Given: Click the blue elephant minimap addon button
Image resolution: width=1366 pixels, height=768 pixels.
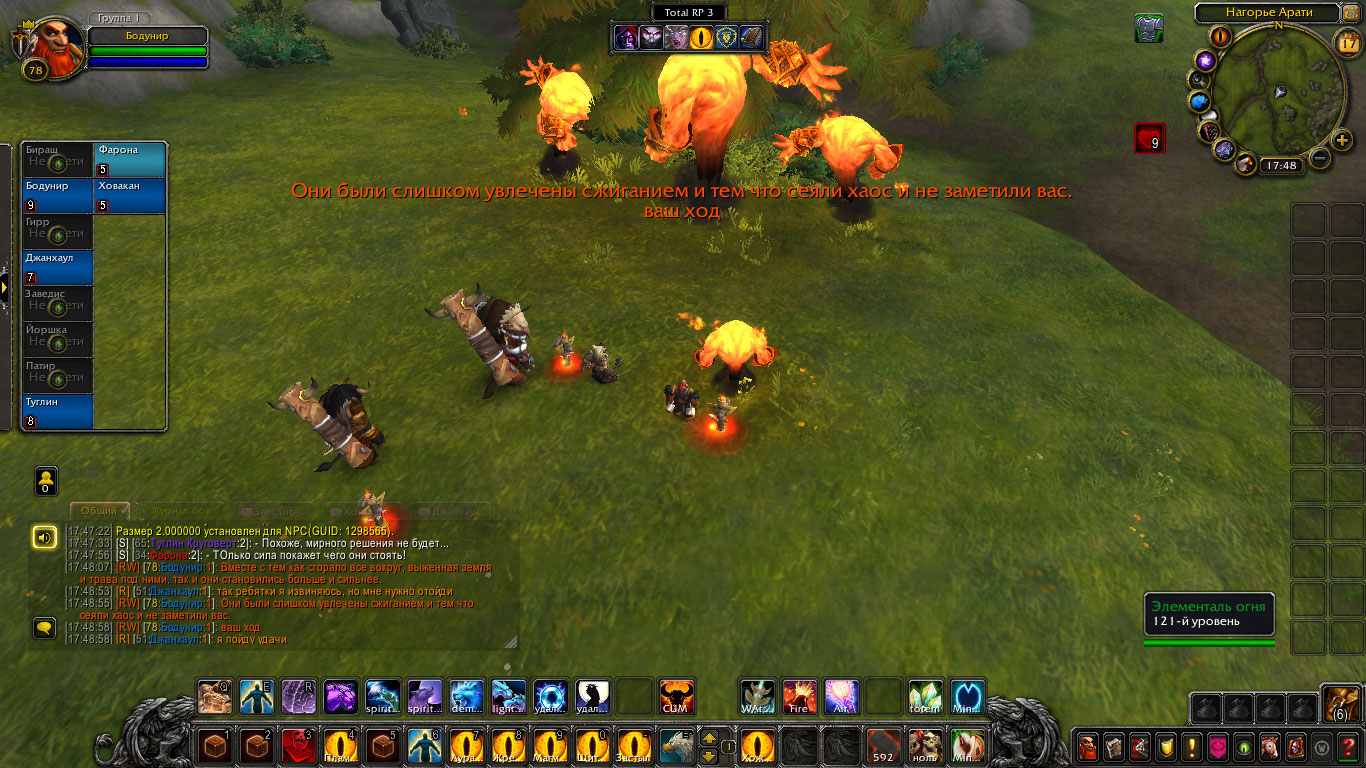Looking at the screenshot, I should coord(1200,102).
